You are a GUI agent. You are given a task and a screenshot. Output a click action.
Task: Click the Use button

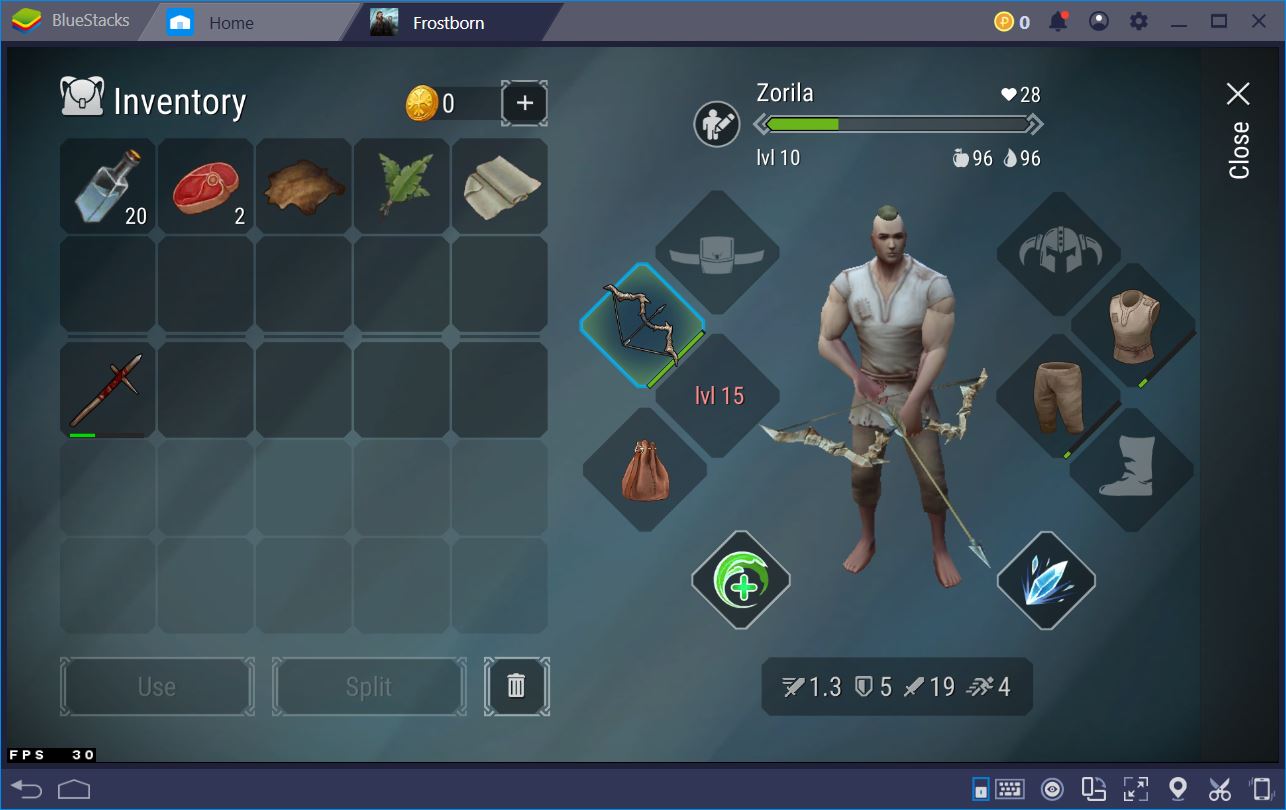(x=157, y=687)
